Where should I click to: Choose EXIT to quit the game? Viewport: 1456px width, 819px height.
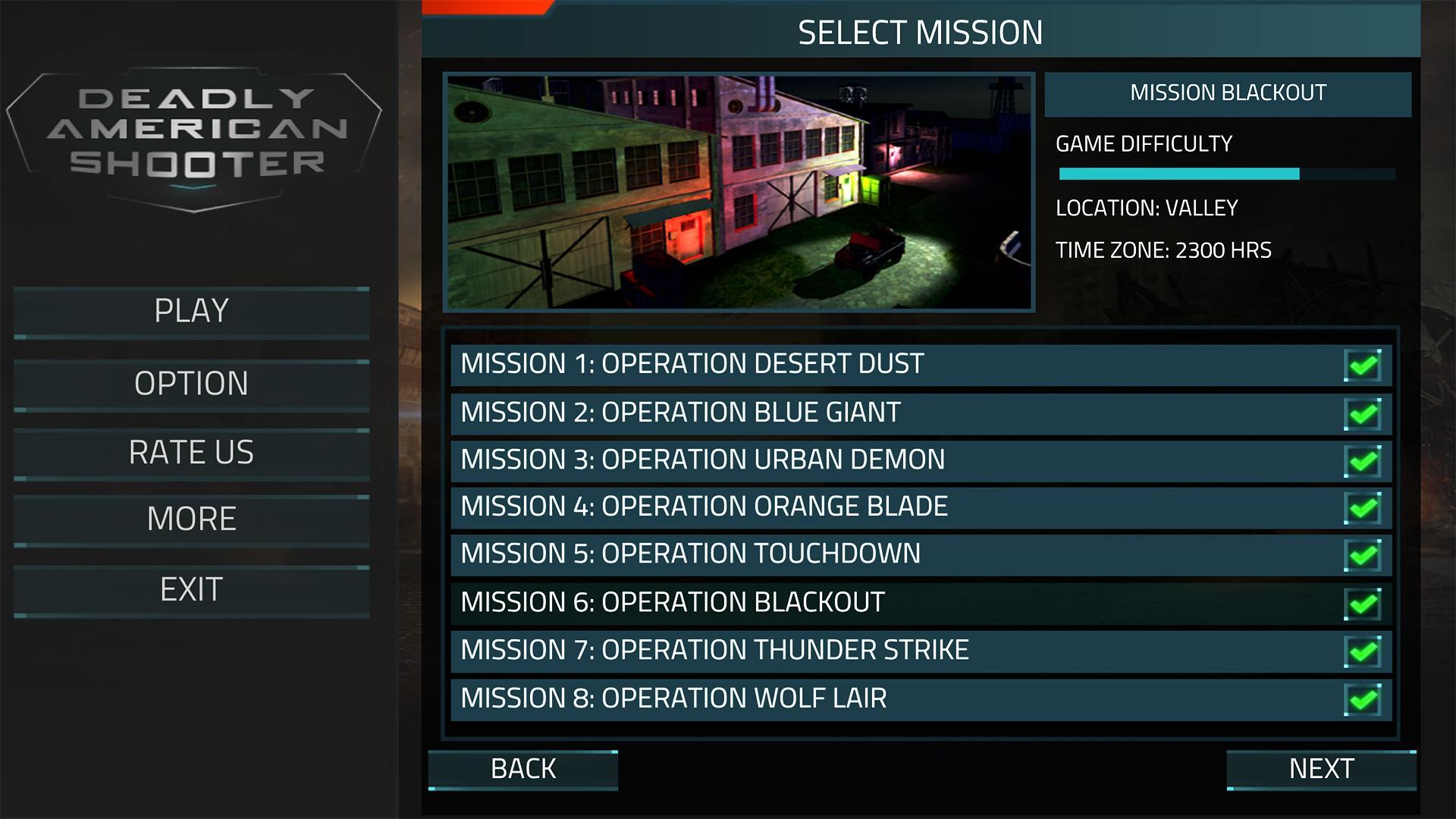tap(191, 590)
